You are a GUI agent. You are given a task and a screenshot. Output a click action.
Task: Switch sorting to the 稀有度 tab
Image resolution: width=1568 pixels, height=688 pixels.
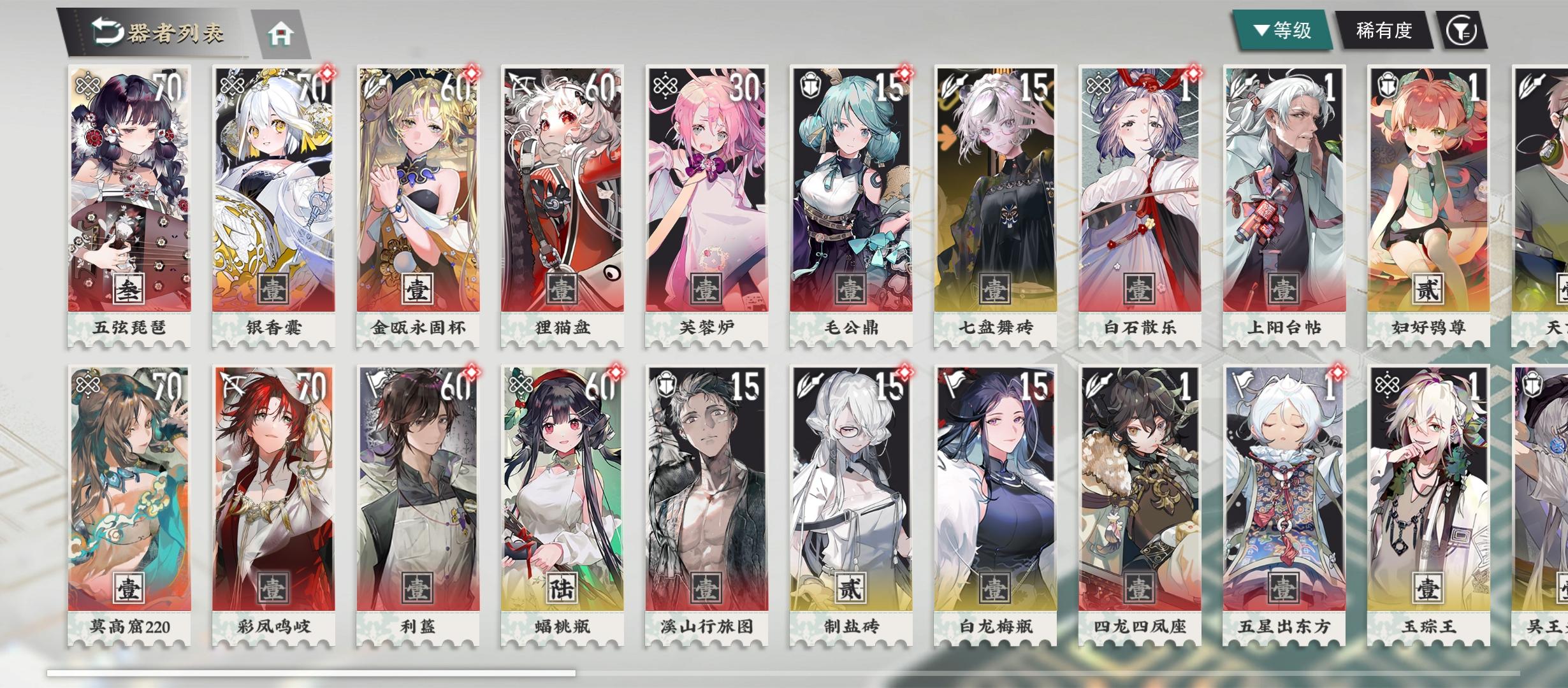1384,29
